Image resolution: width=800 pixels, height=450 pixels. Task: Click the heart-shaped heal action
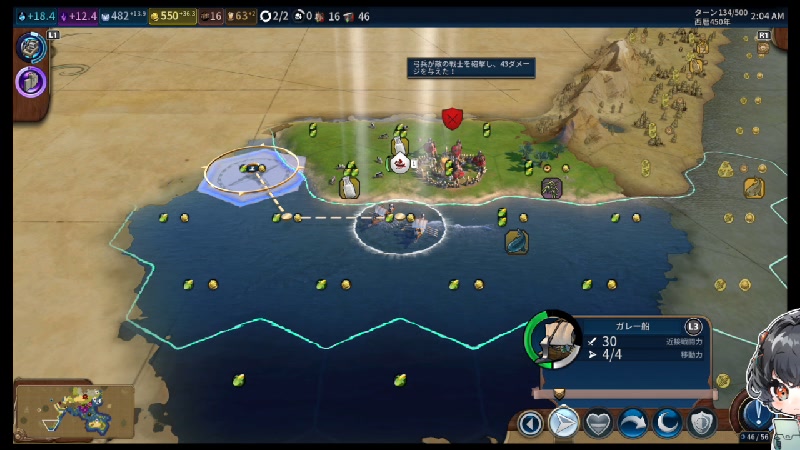598,423
